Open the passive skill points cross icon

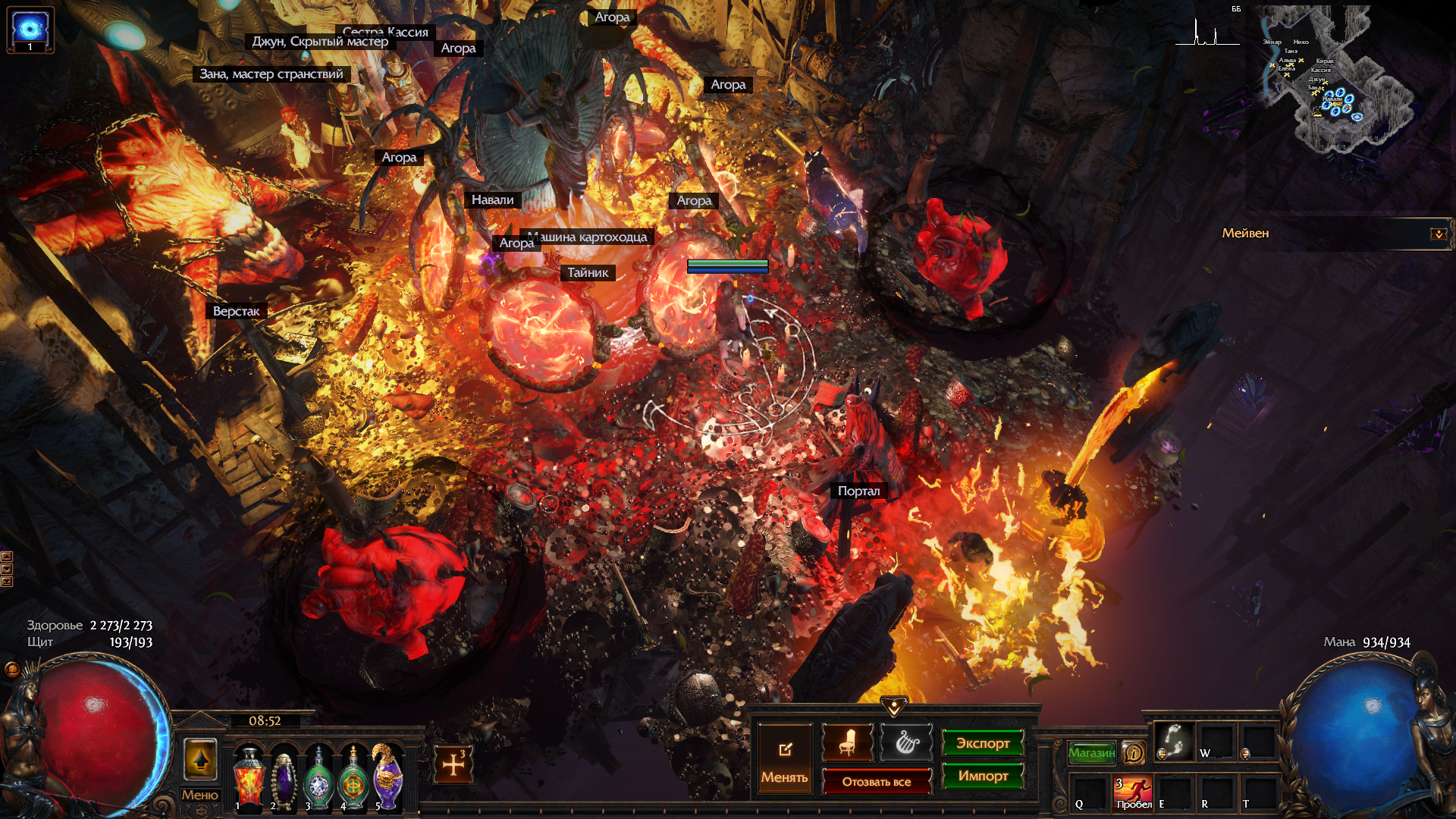tap(453, 764)
